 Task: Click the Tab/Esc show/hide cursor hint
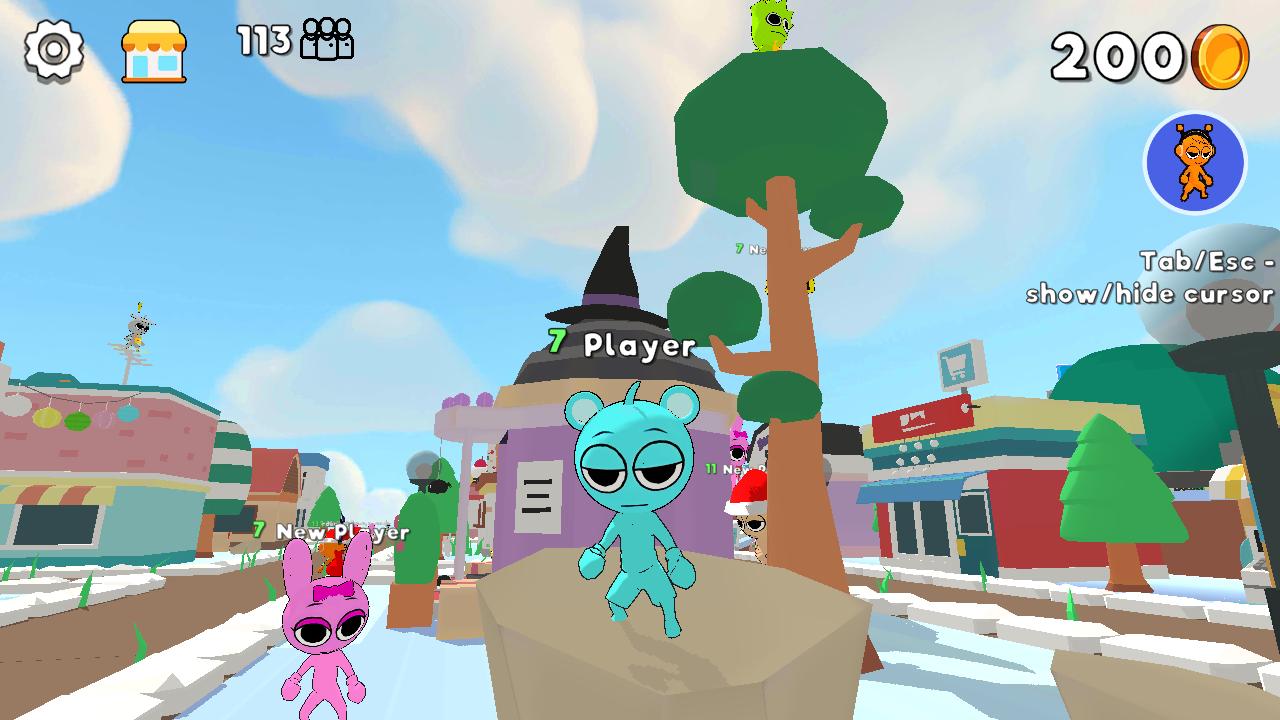1150,278
